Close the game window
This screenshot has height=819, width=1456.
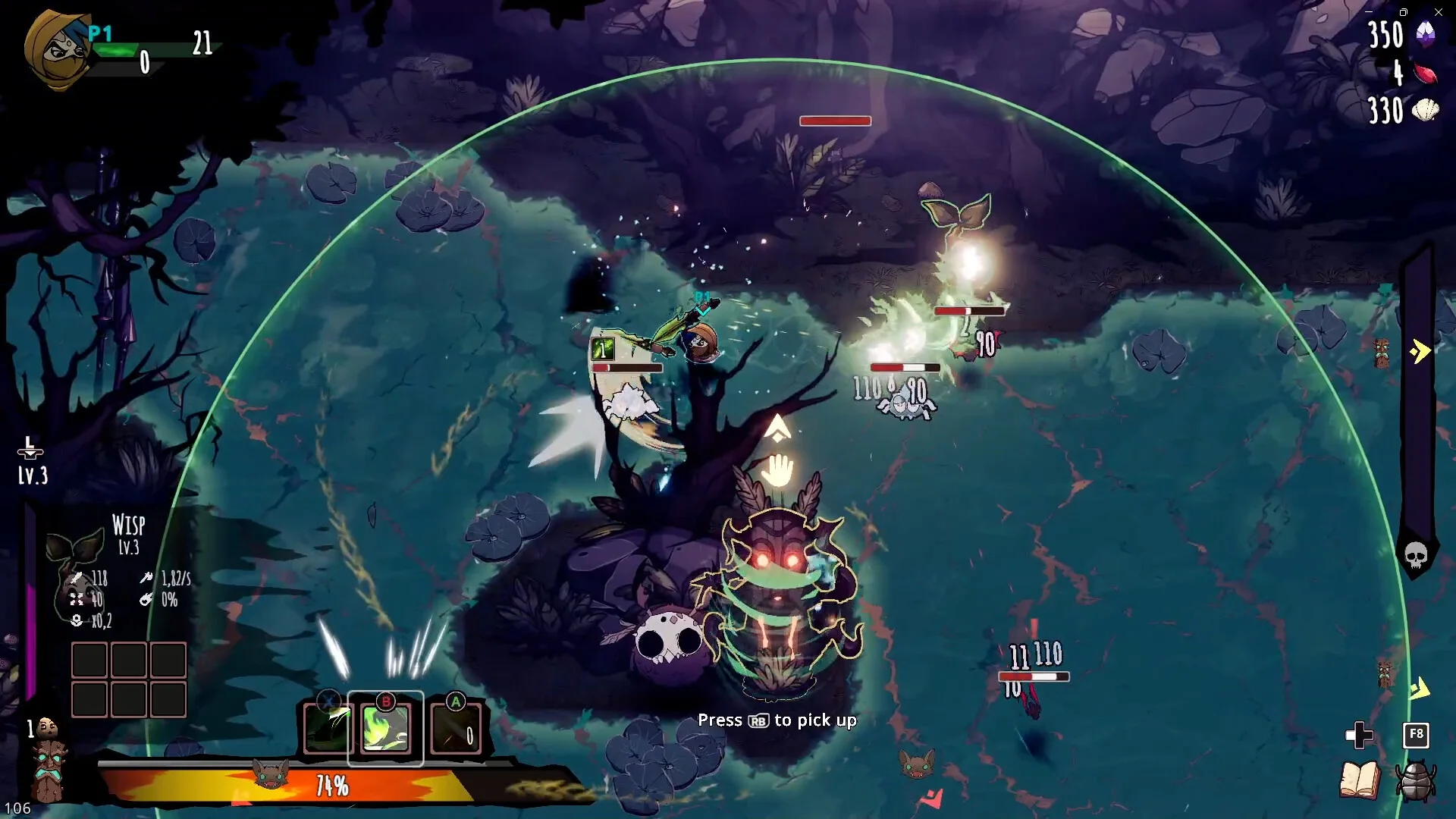[x=1439, y=12]
